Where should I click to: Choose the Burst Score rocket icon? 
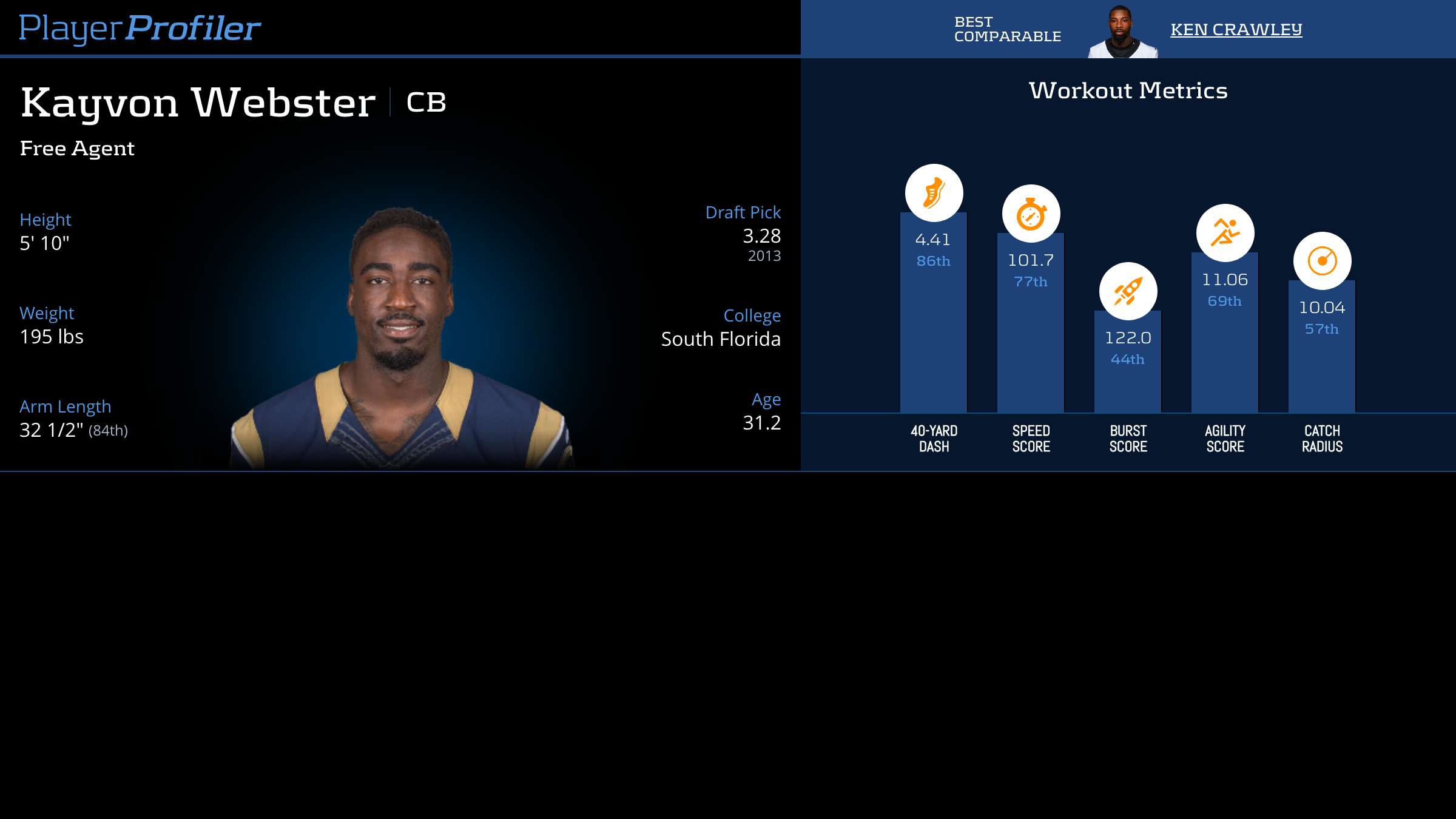point(1128,291)
